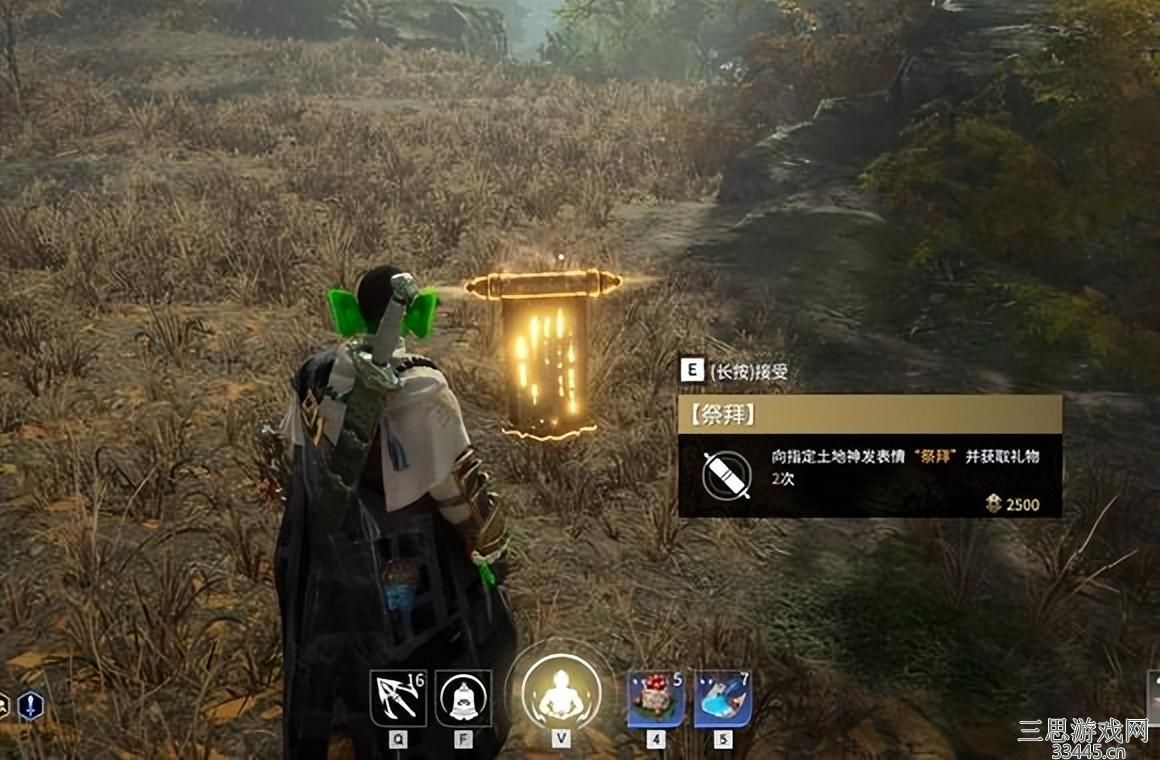Click the blue hexagonal sword icon
1160x760 pixels.
31,706
